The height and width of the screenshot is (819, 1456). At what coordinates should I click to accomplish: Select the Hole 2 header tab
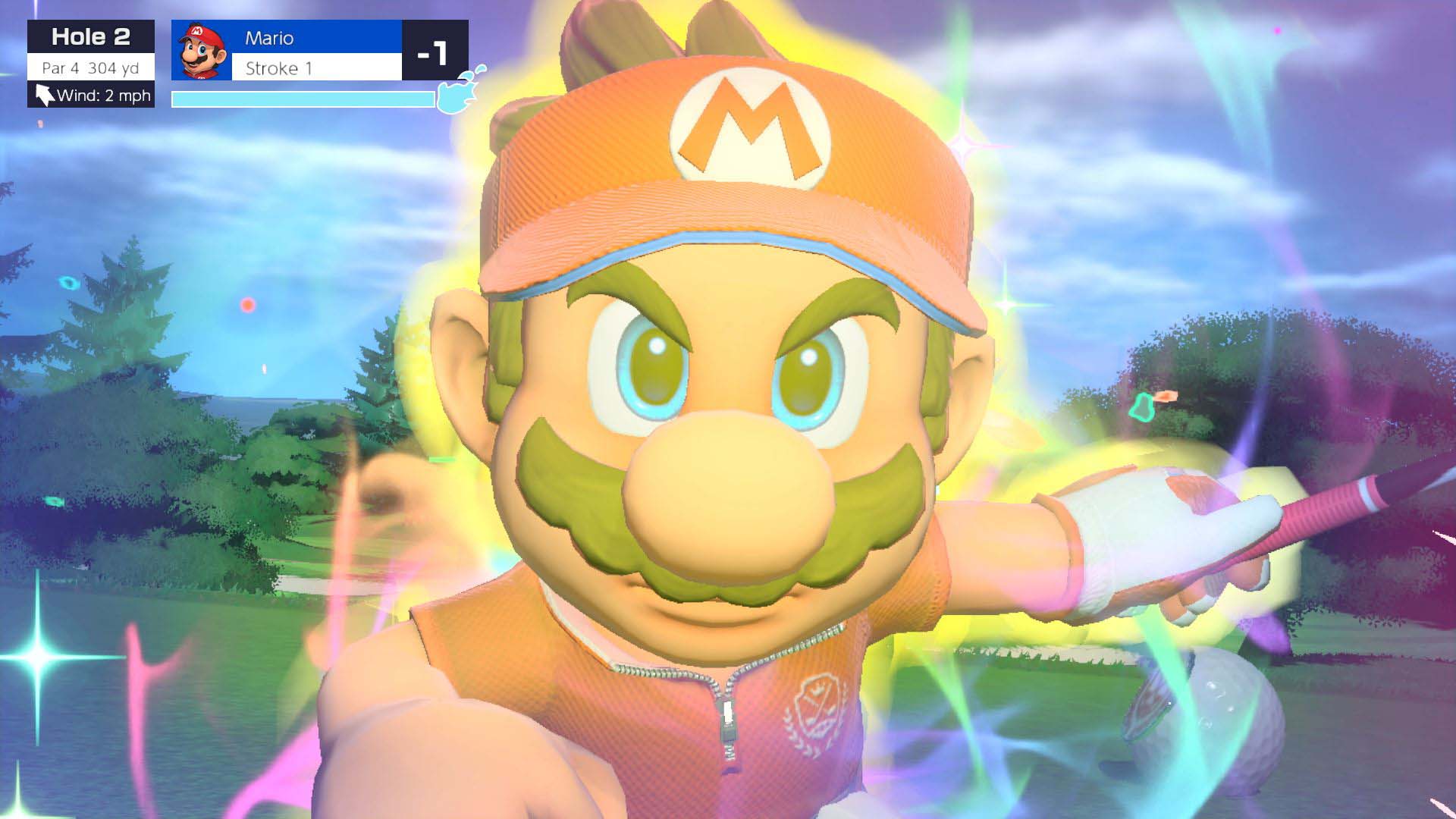click(x=91, y=36)
